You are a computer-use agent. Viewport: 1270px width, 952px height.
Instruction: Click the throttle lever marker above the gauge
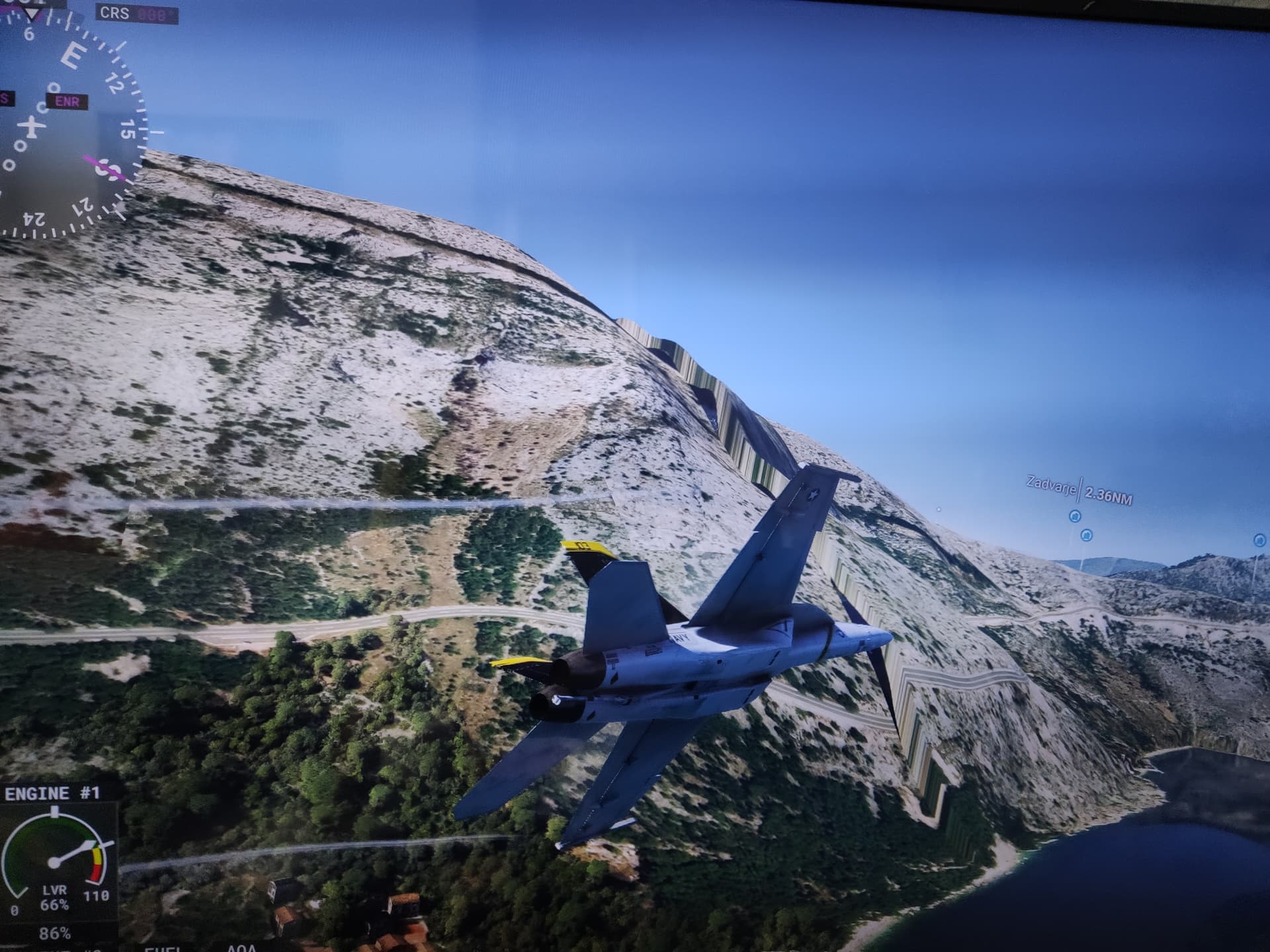(x=55, y=811)
